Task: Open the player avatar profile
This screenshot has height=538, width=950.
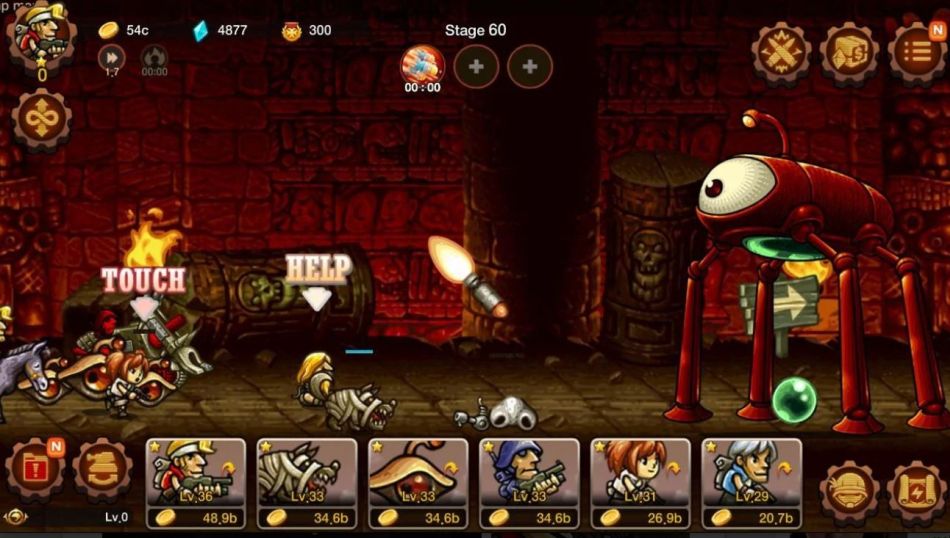Action: [40, 40]
